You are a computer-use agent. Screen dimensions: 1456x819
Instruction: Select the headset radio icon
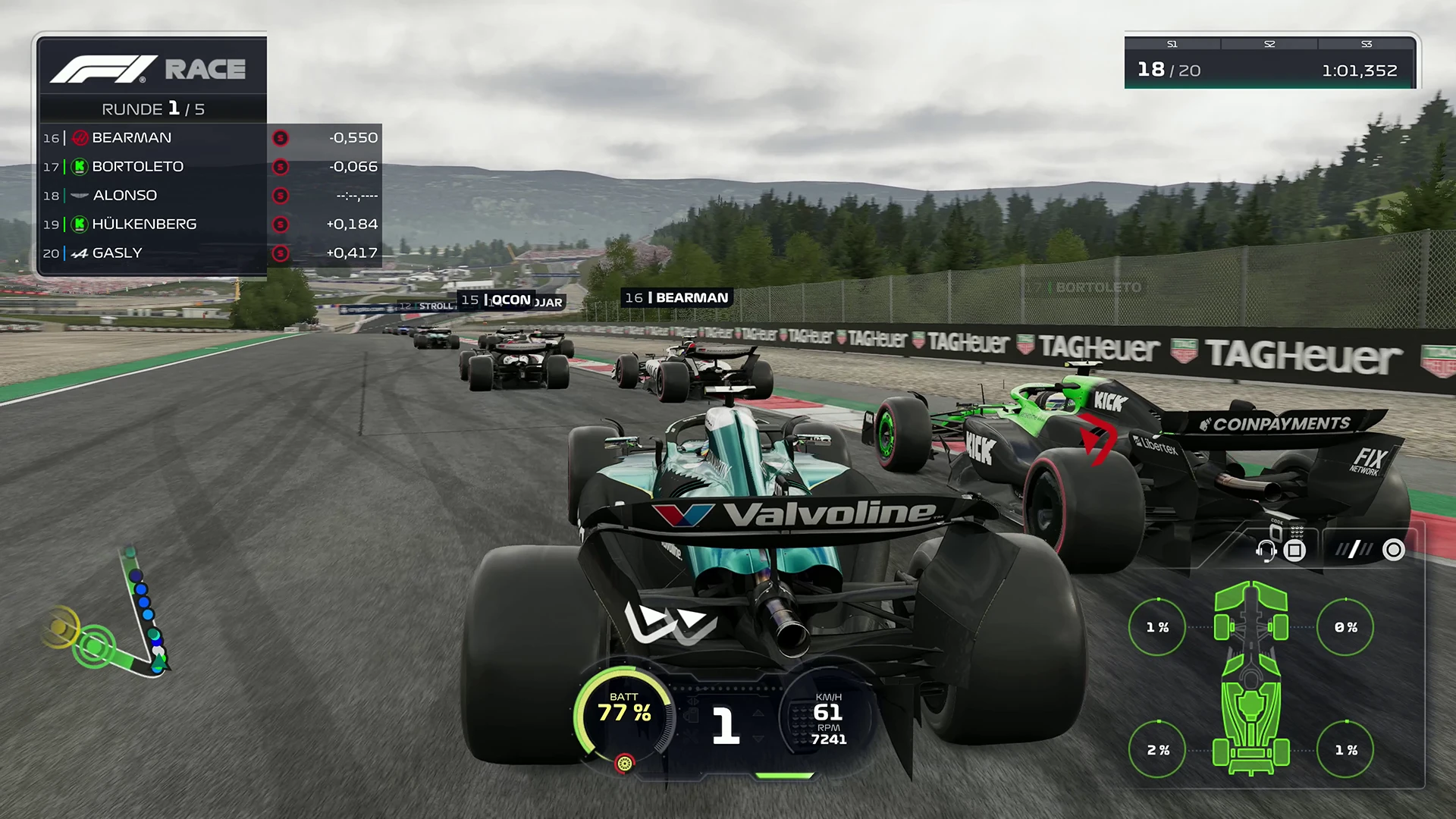(x=1266, y=551)
